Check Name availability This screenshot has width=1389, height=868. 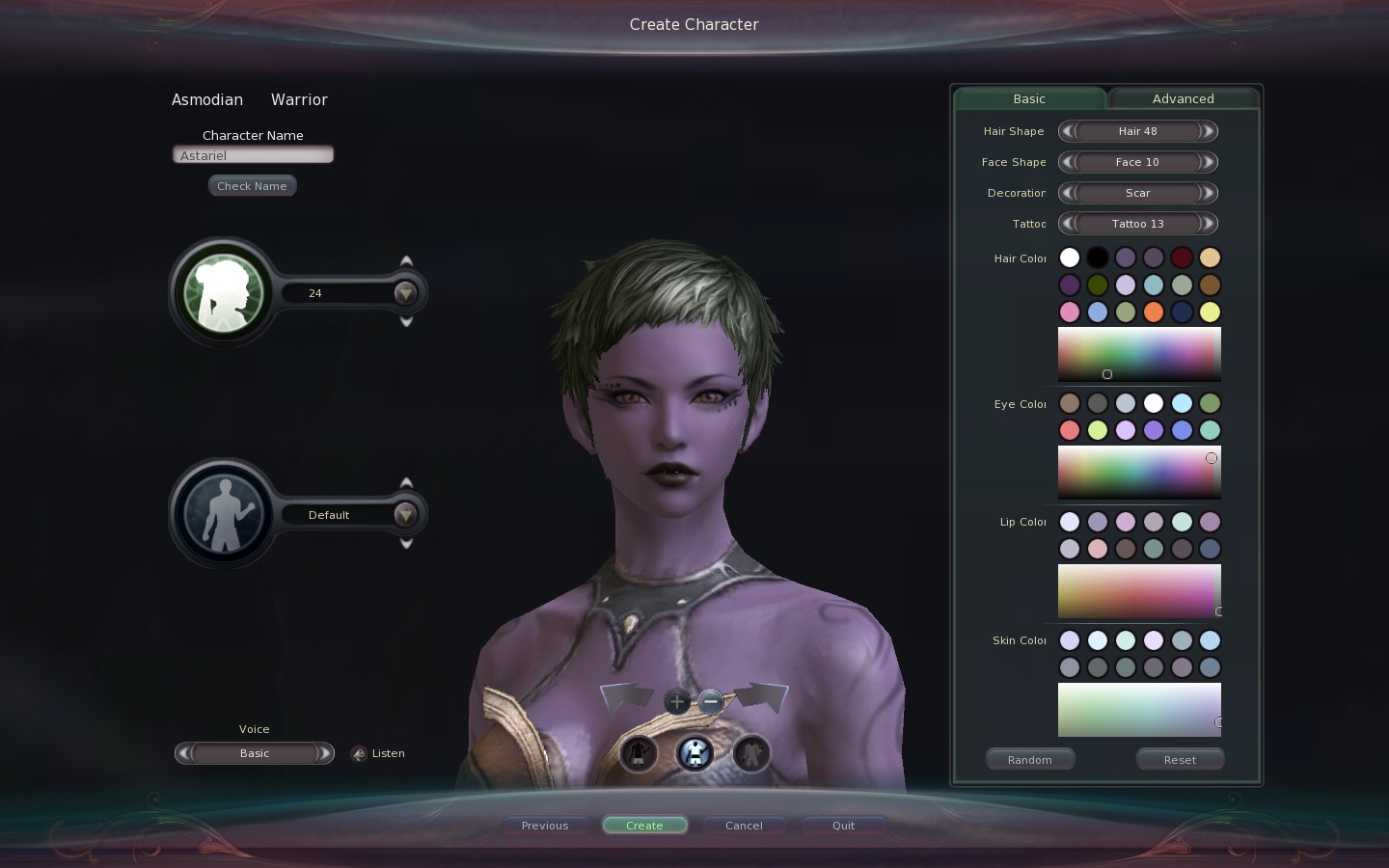[x=252, y=186]
